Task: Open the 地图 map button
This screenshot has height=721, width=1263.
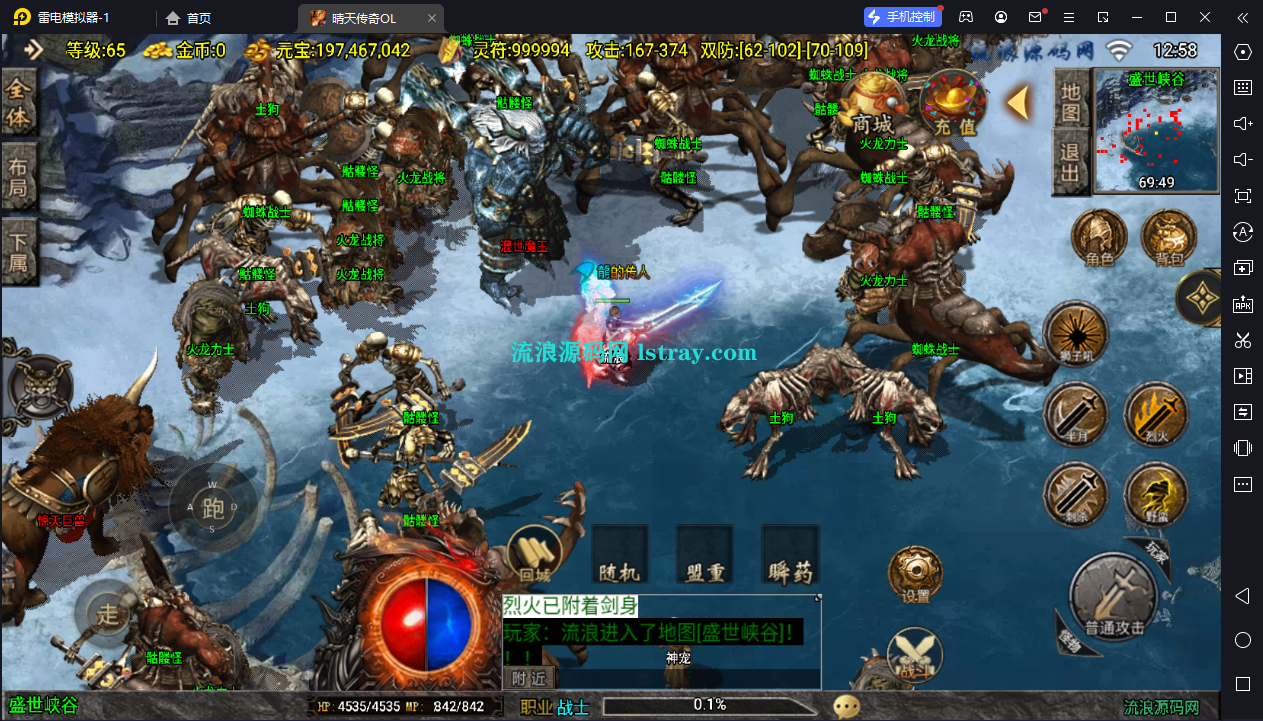Action: click(1071, 101)
